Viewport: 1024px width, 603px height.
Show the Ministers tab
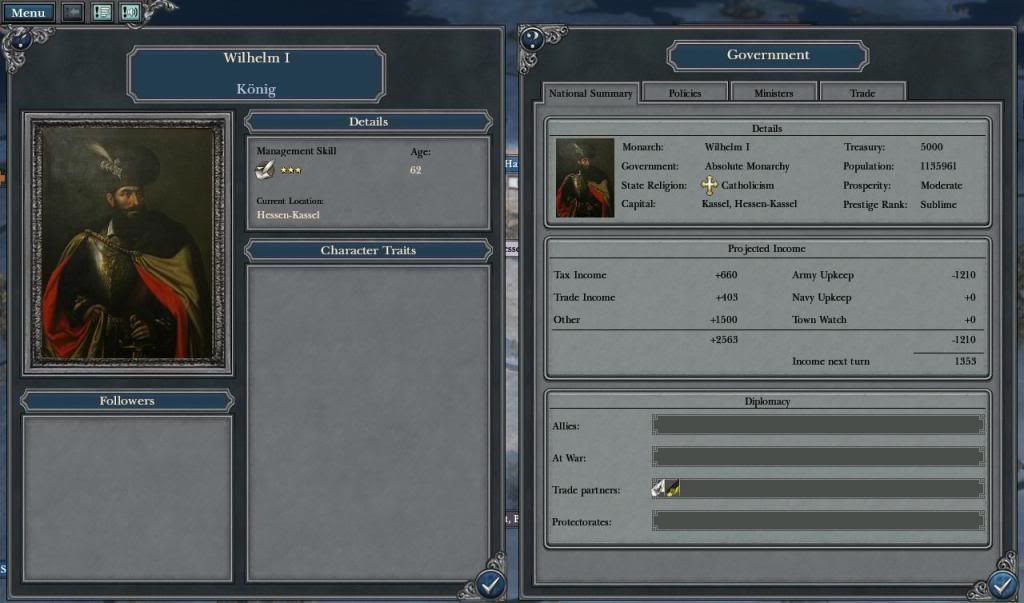click(x=773, y=93)
